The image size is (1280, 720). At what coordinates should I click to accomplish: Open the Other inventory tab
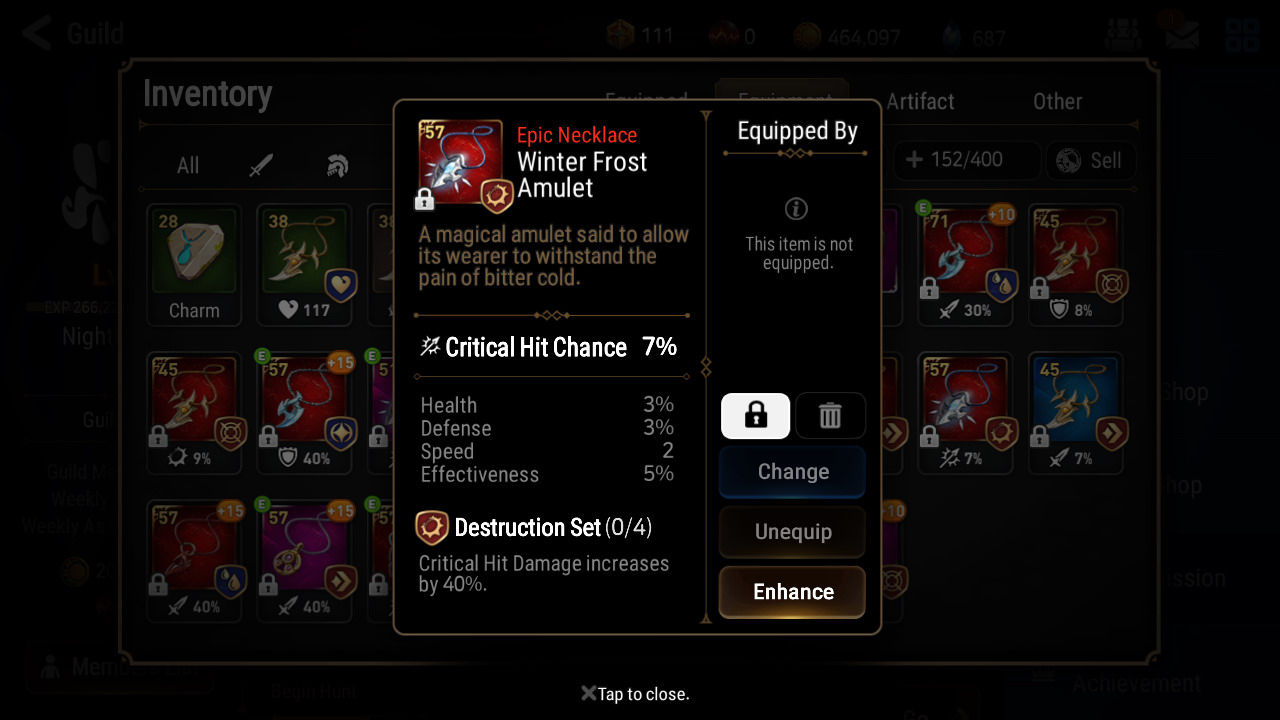[1057, 102]
